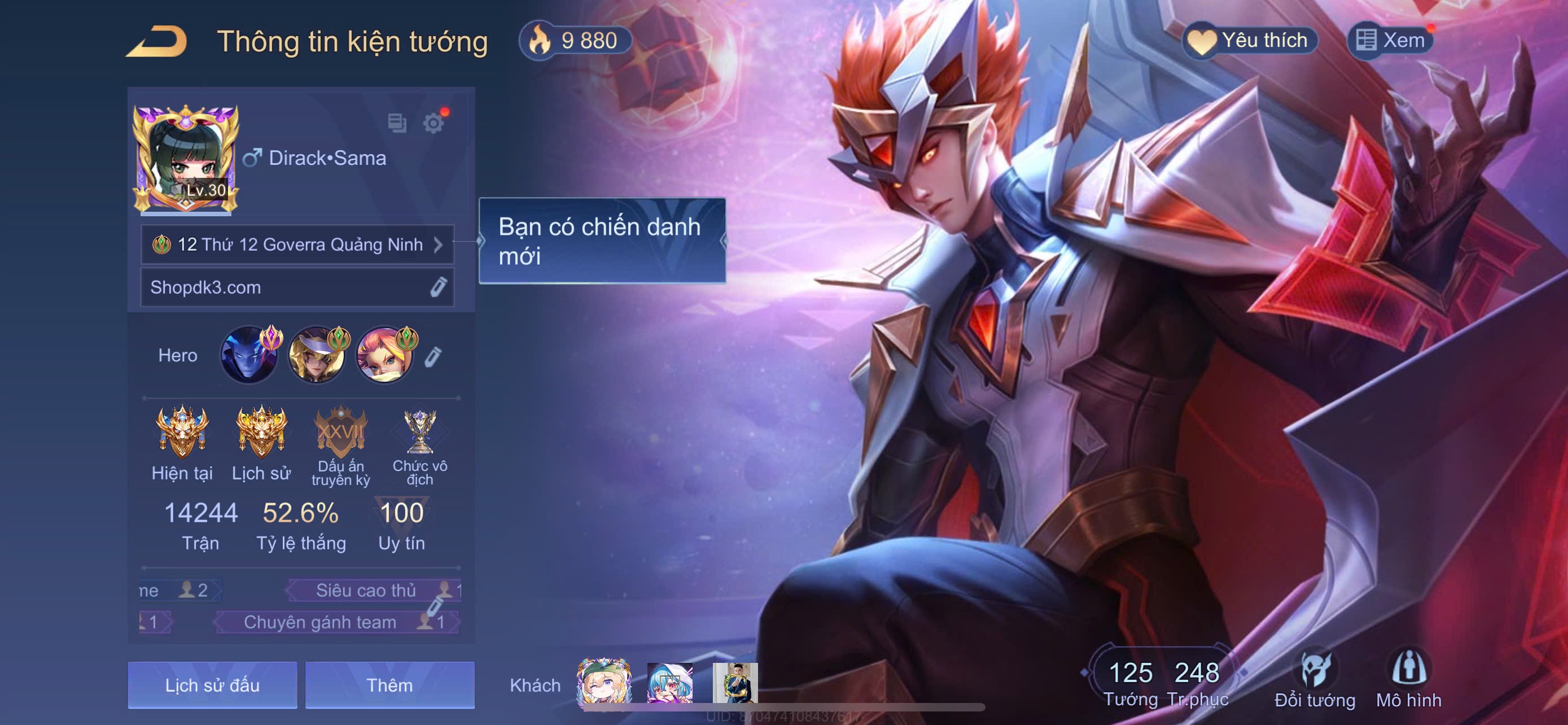The image size is (1568, 725).
Task: Open the Mô hình model view
Action: (1408, 679)
